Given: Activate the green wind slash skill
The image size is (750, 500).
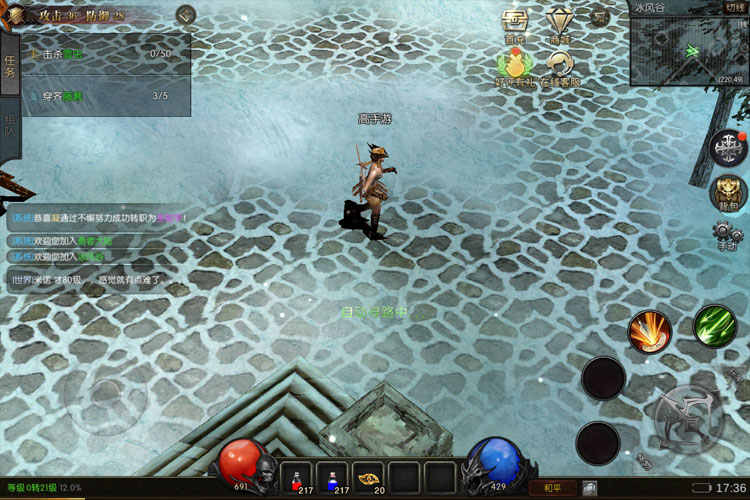Looking at the screenshot, I should click(x=714, y=326).
